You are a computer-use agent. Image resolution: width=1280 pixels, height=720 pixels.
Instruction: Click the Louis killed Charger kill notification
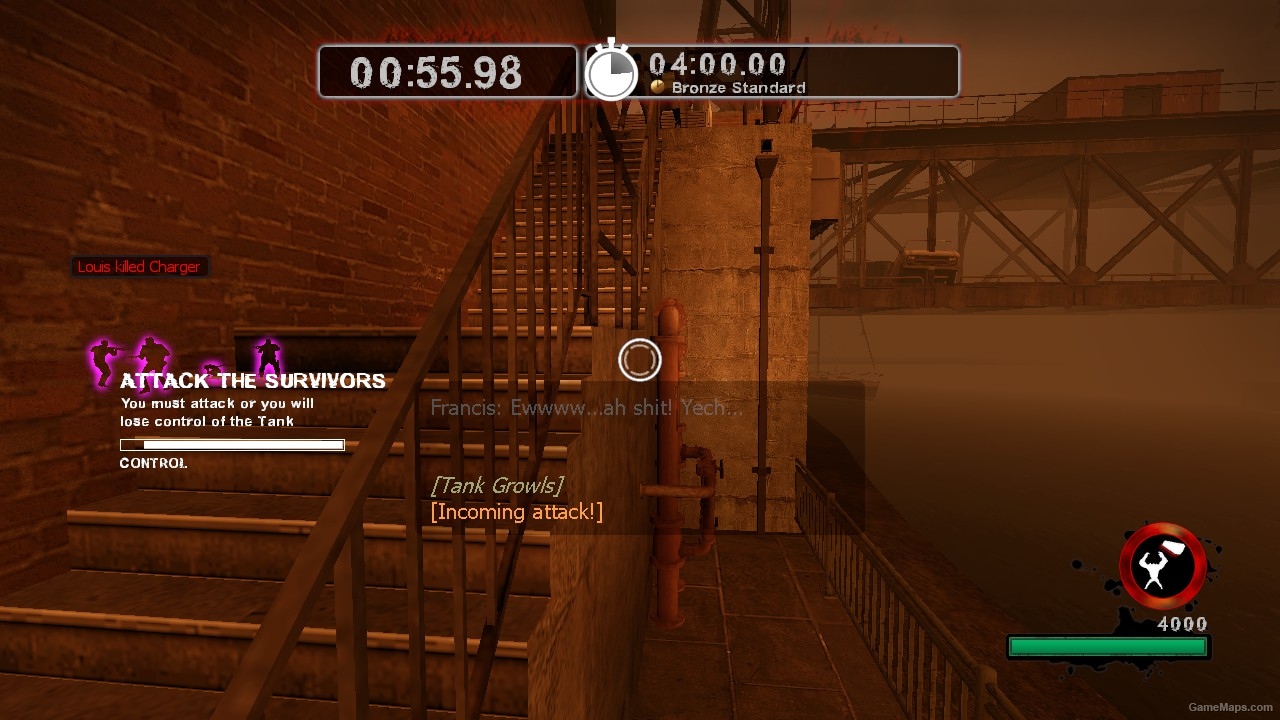(x=139, y=266)
